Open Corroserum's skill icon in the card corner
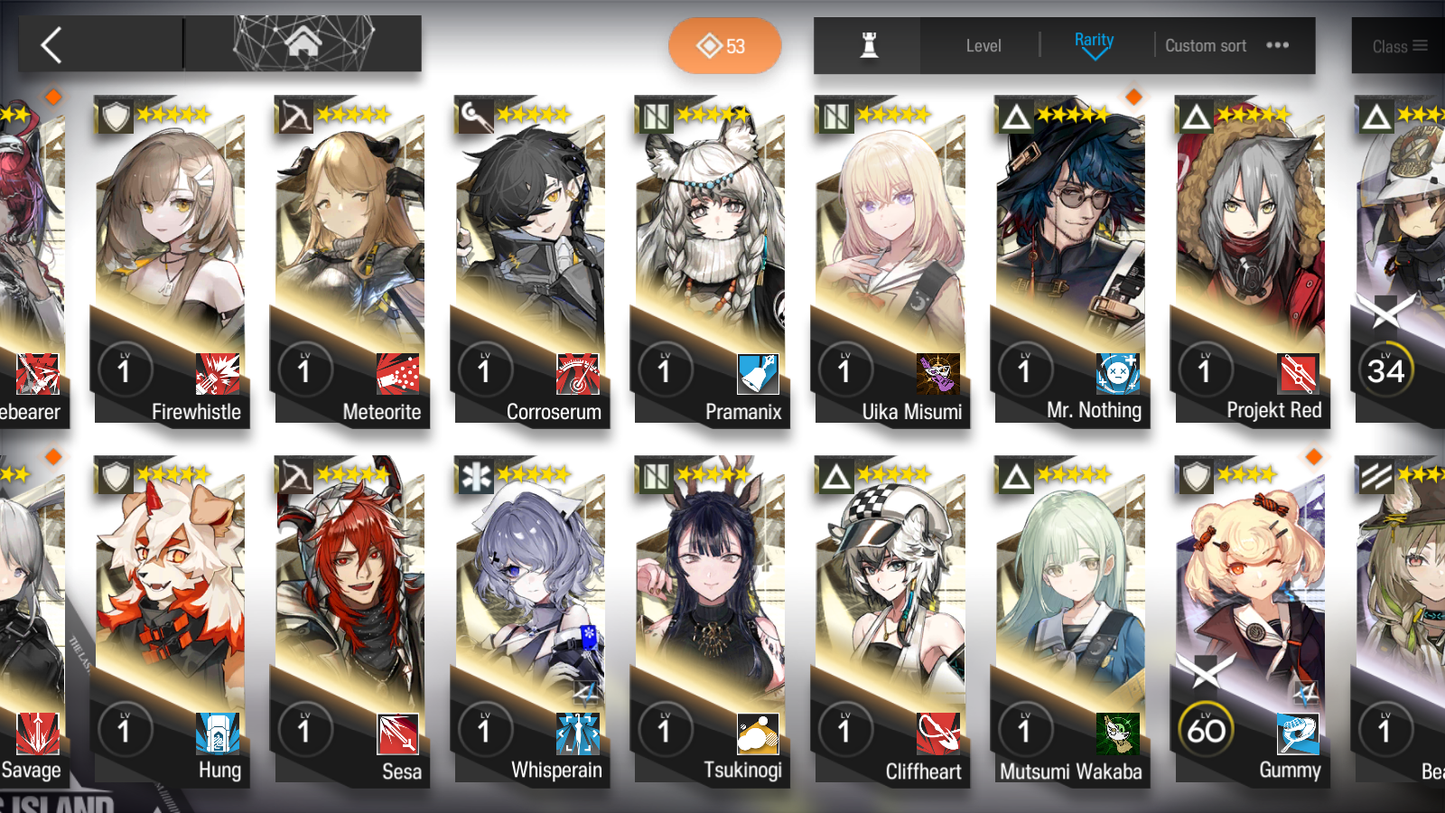This screenshot has width=1445, height=813. (576, 372)
